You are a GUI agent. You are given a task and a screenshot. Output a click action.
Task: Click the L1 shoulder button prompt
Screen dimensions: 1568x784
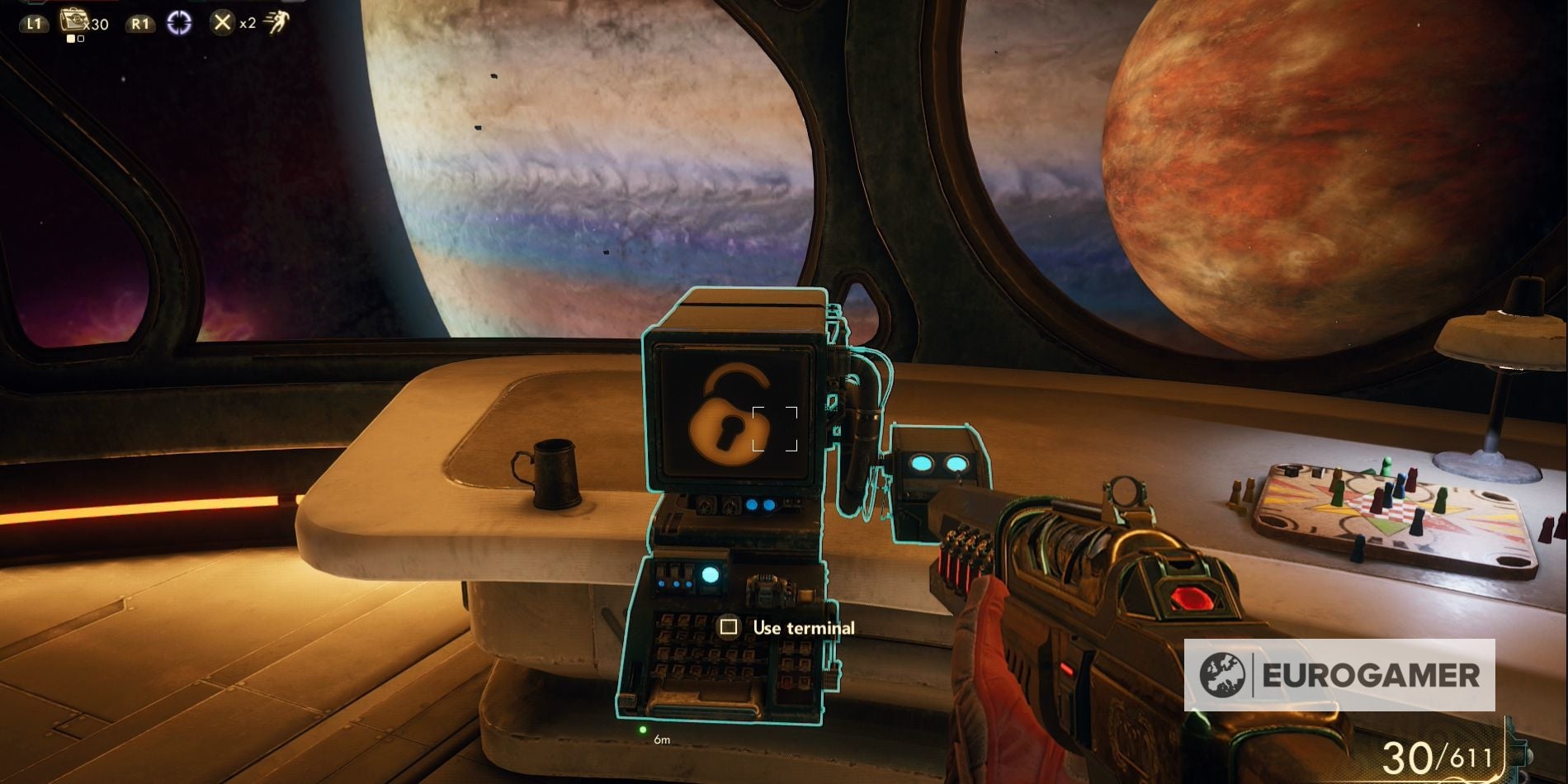click(x=35, y=21)
